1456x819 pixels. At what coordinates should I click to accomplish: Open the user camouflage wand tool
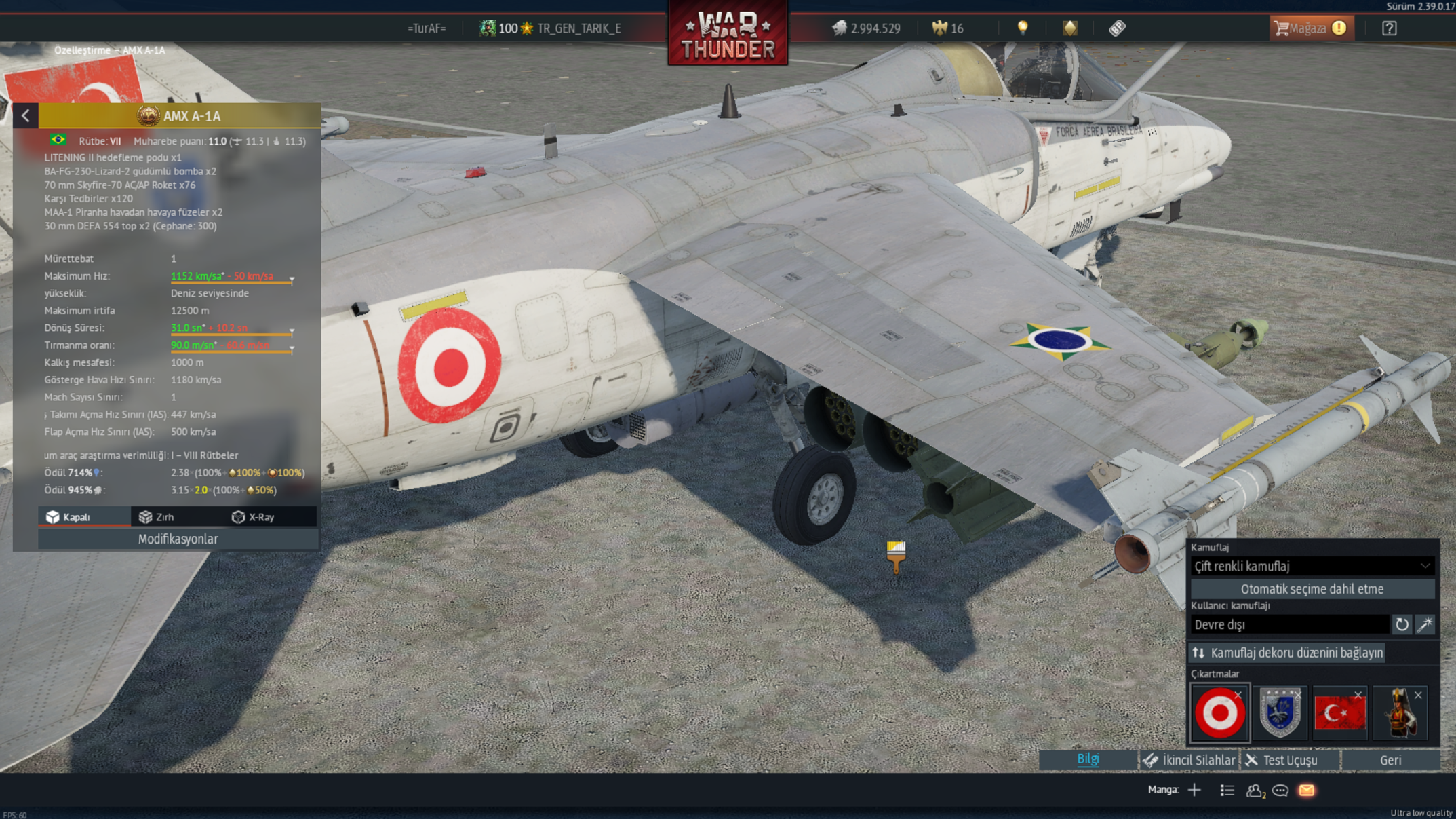1425,624
